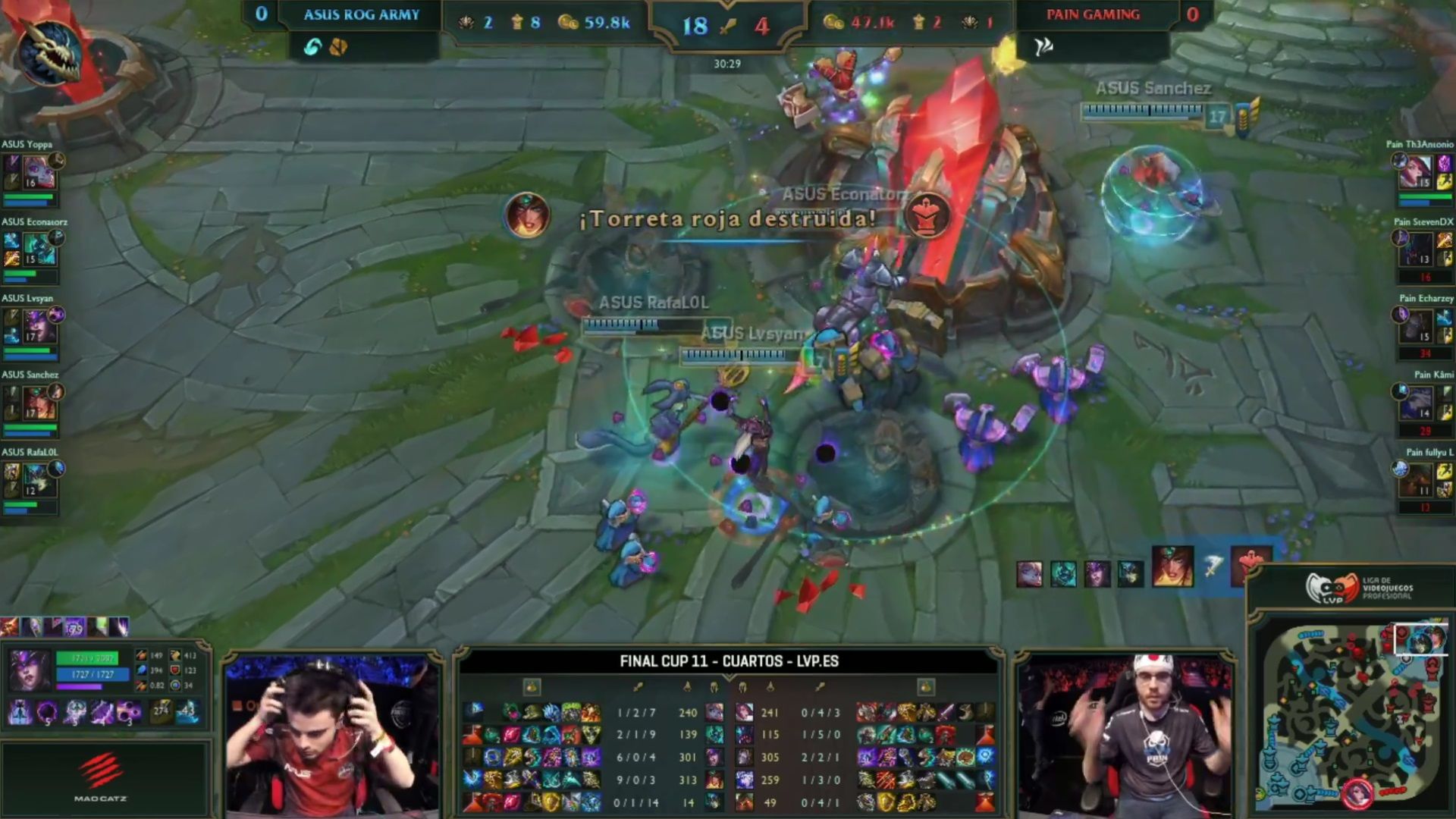Select ASUS RafaL0L's portrait
The image size is (1456, 819).
click(36, 479)
